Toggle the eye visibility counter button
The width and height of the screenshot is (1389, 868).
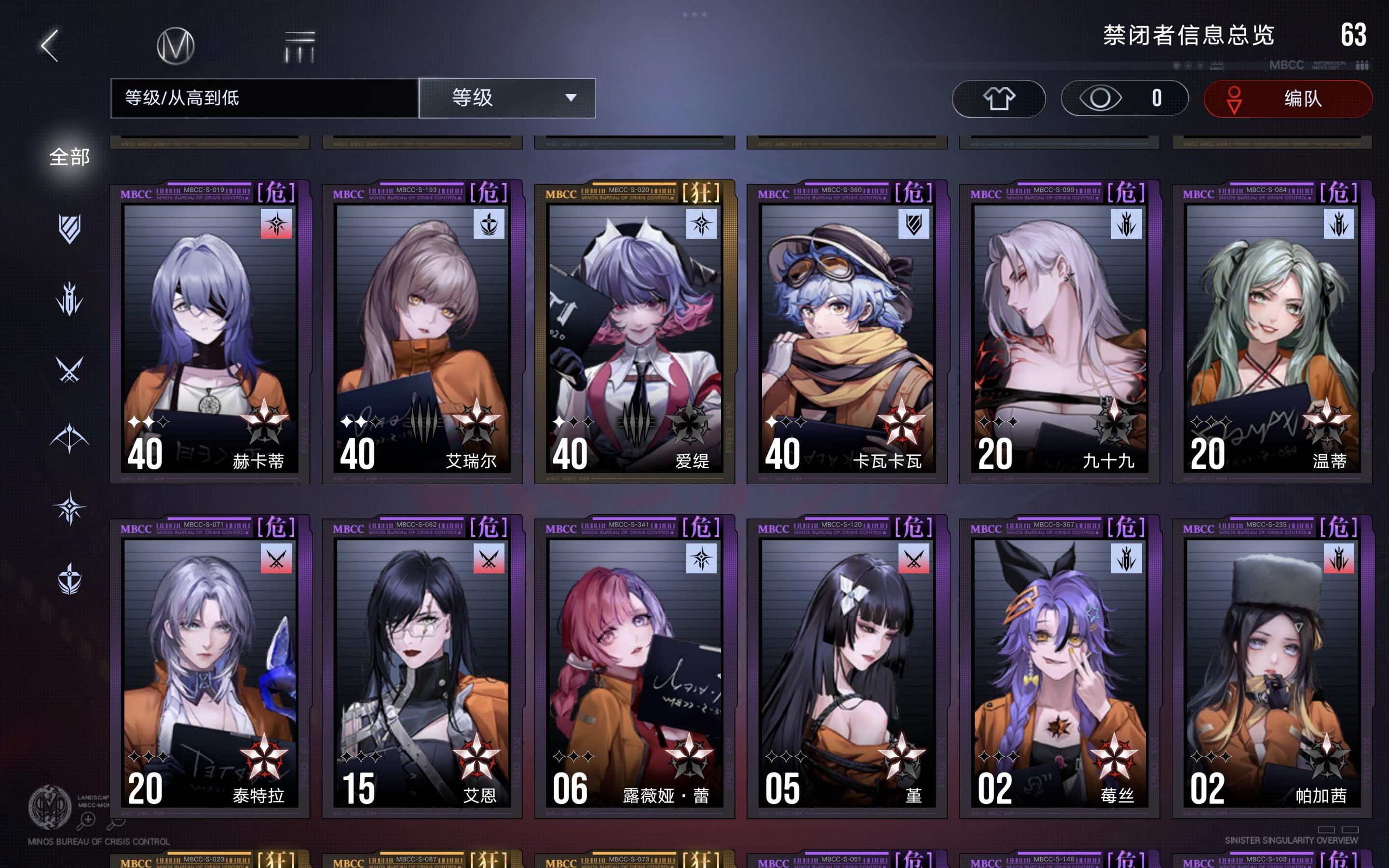1124,99
